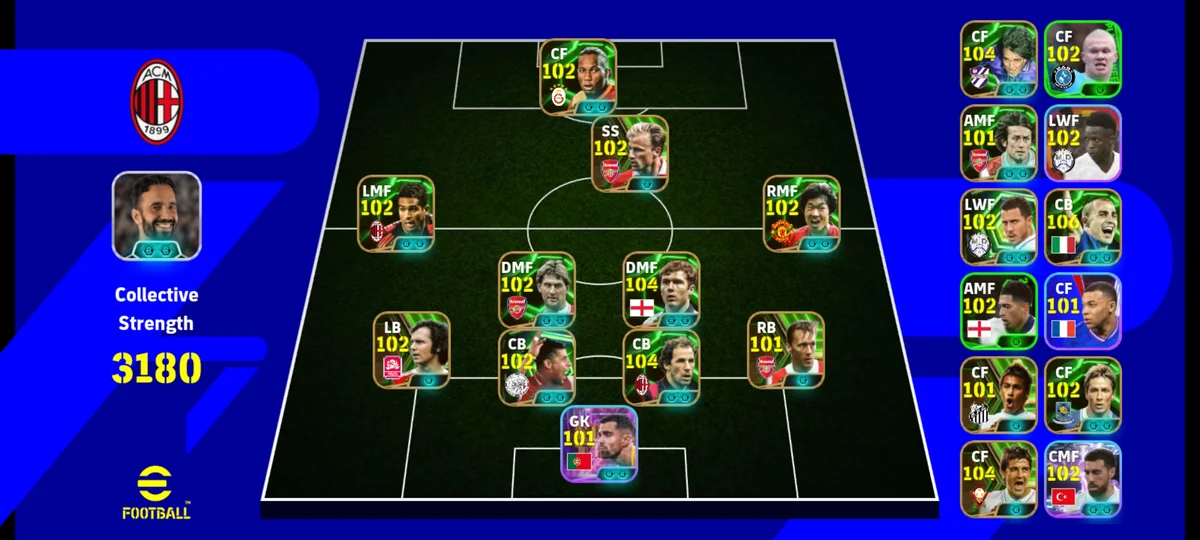The width and height of the screenshot is (1200, 540).
Task: Open the DMF 104 player card
Action: (661, 290)
